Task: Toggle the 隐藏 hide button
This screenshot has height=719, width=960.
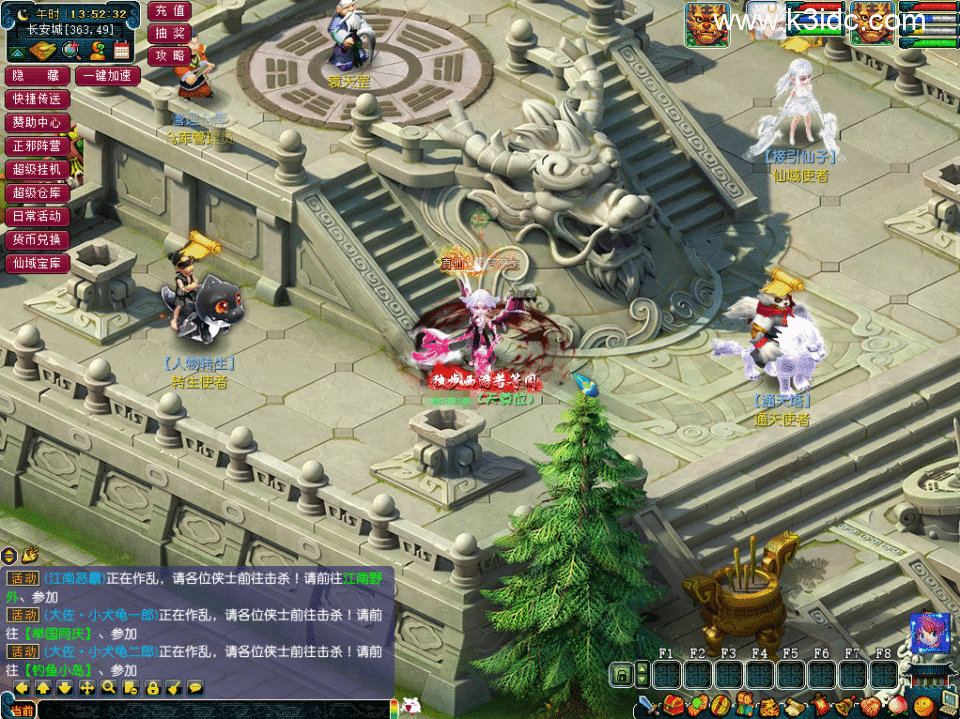Action: pyautogui.click(x=37, y=76)
